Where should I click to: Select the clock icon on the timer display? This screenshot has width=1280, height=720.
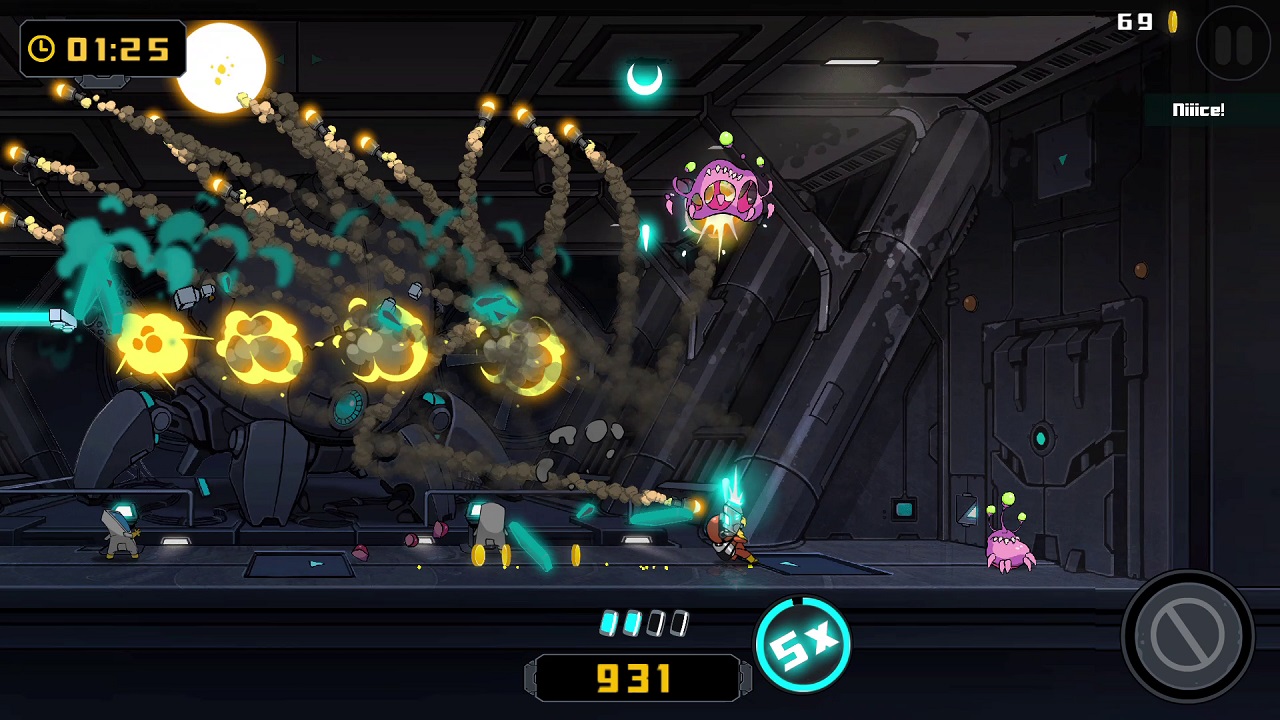click(41, 49)
